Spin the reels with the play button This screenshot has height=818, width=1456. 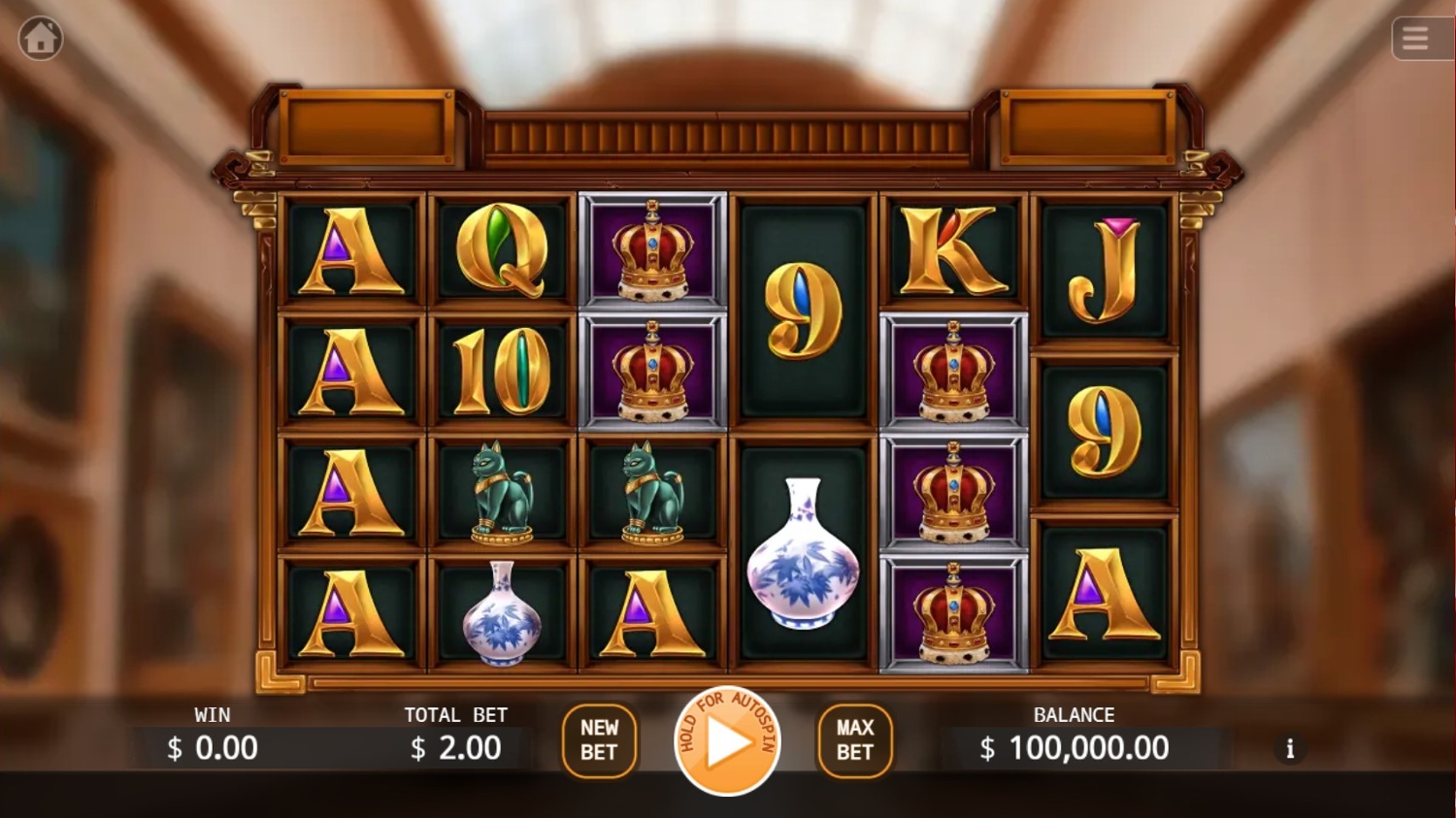pos(727,741)
